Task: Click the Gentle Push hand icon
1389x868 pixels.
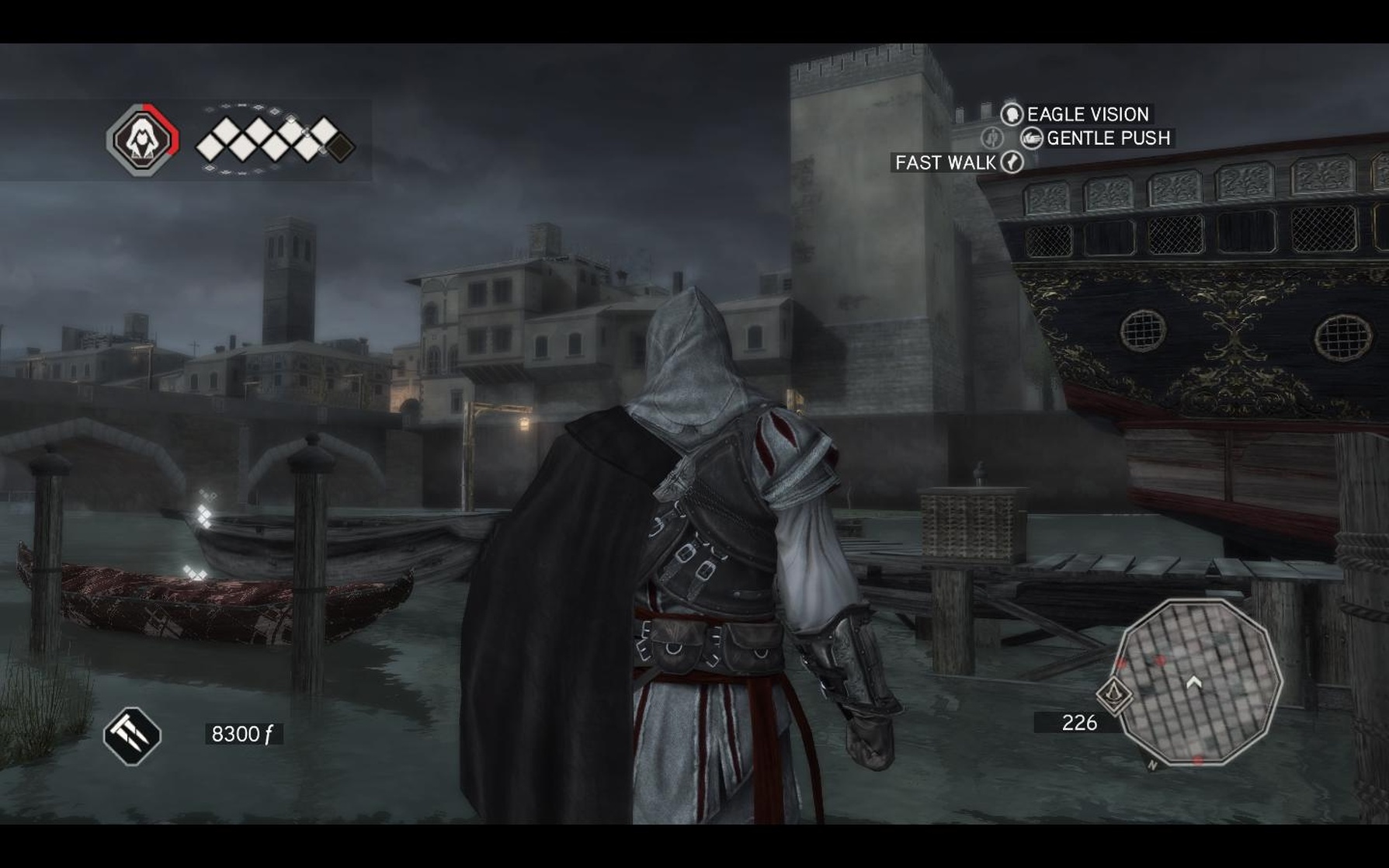Action: [x=1032, y=137]
